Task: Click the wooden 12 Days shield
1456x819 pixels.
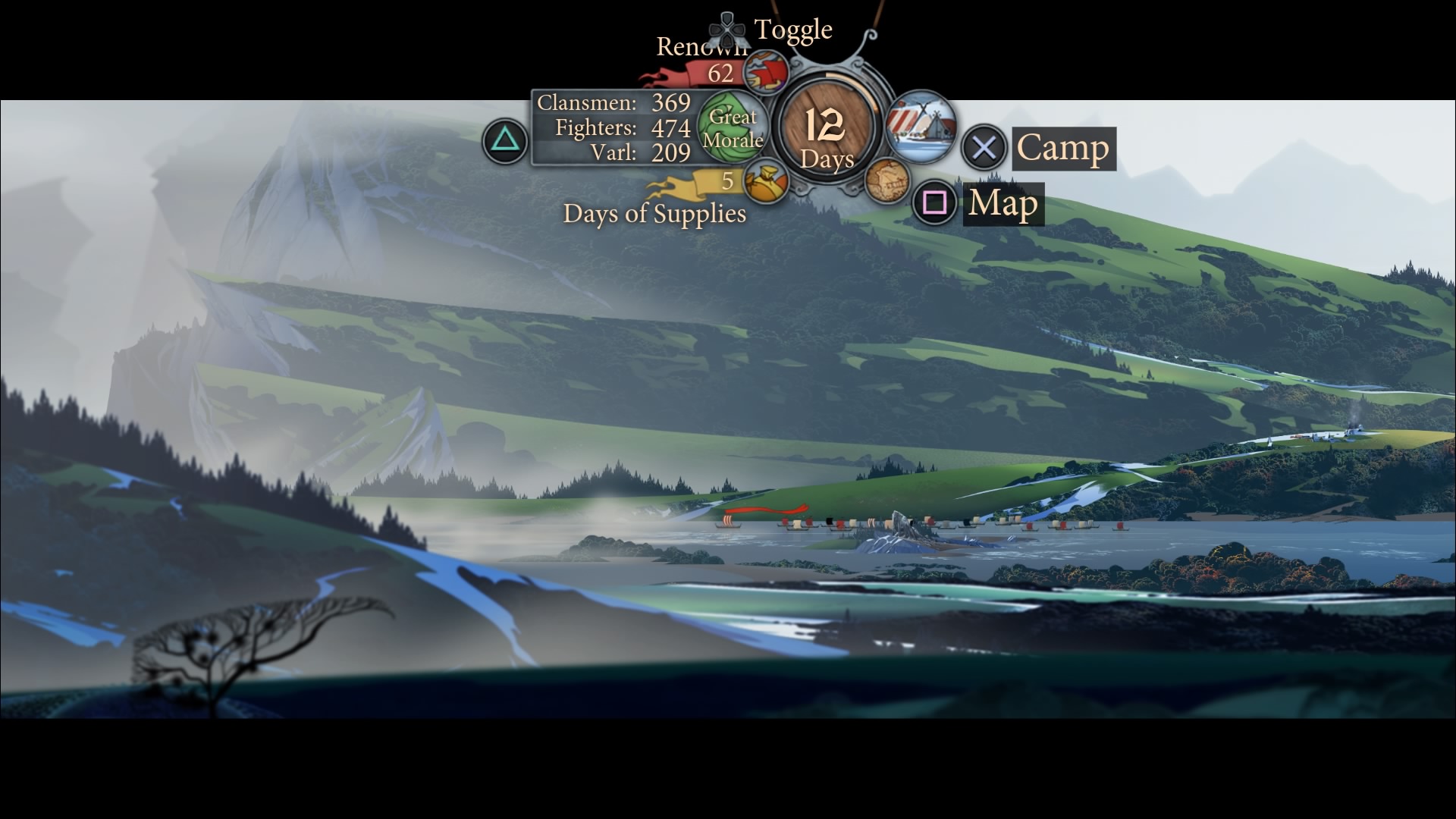Action: point(827,129)
